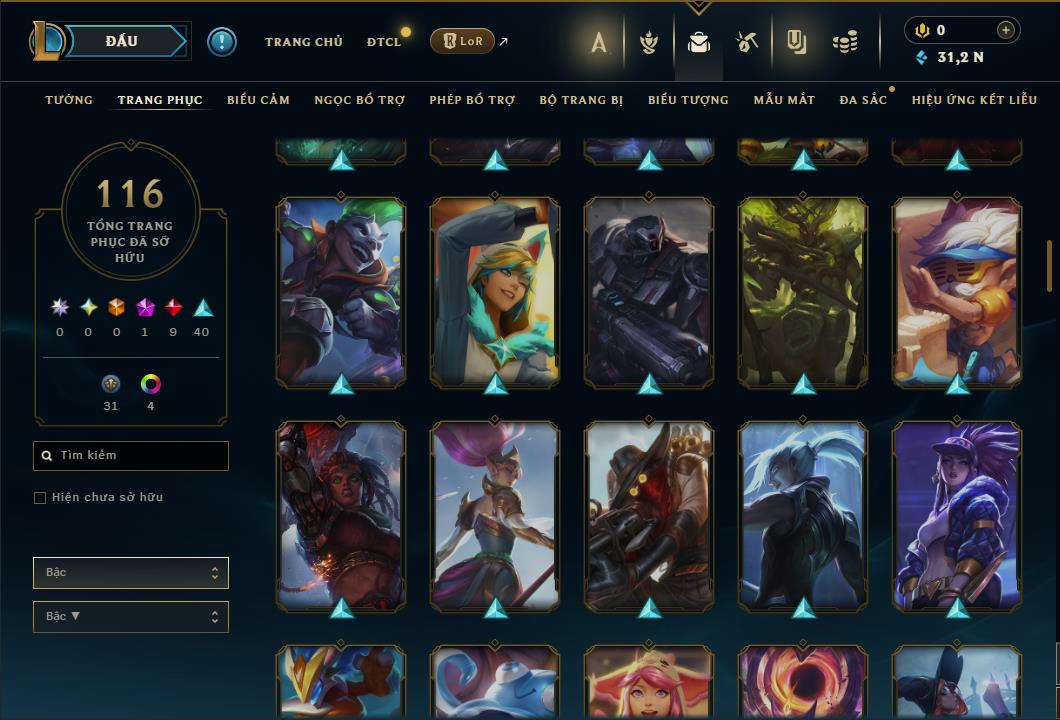Click the Tìm kiếm search field
This screenshot has height=720, width=1060.
(131, 456)
